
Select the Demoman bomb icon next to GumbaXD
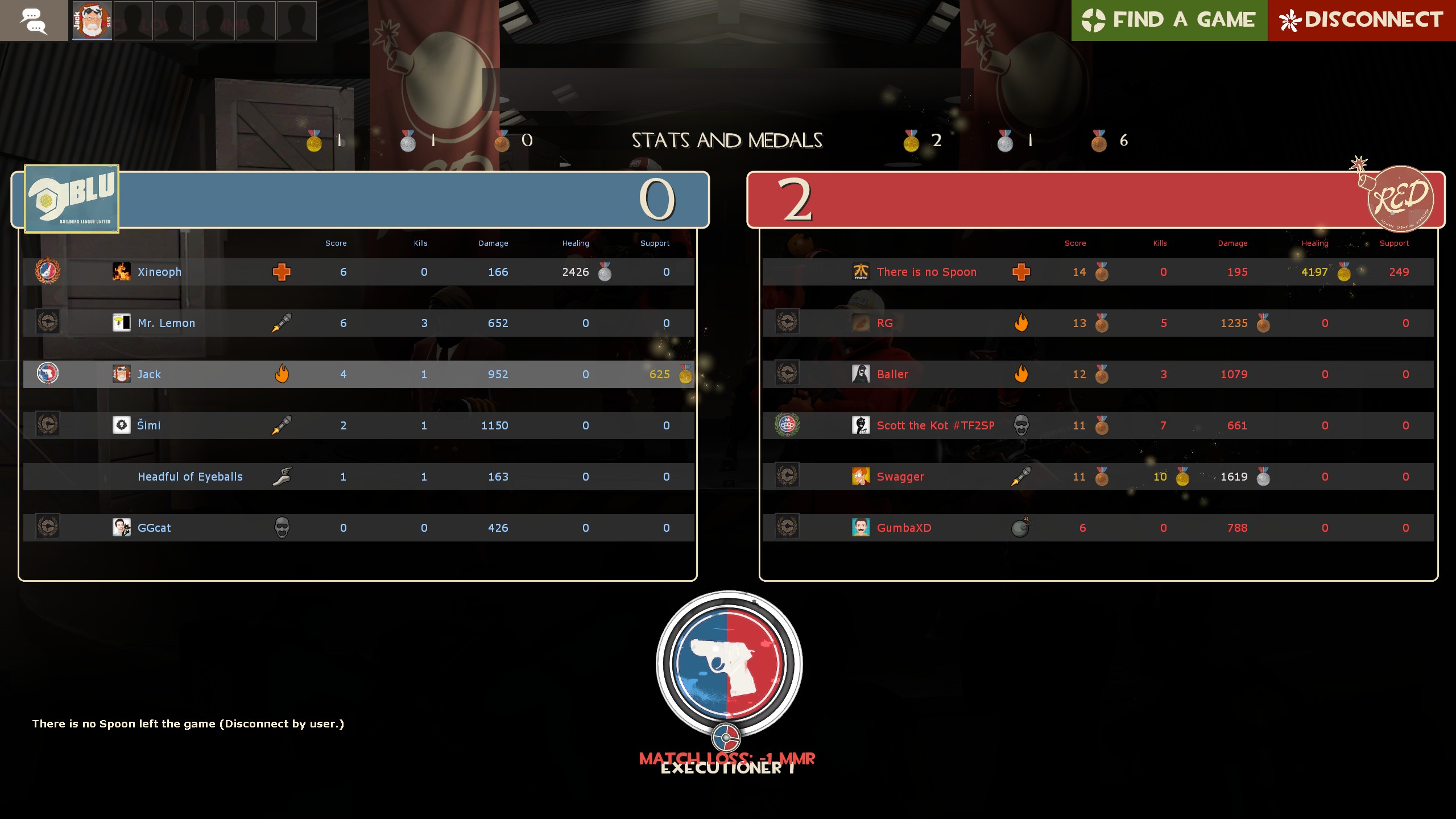tap(1021, 528)
